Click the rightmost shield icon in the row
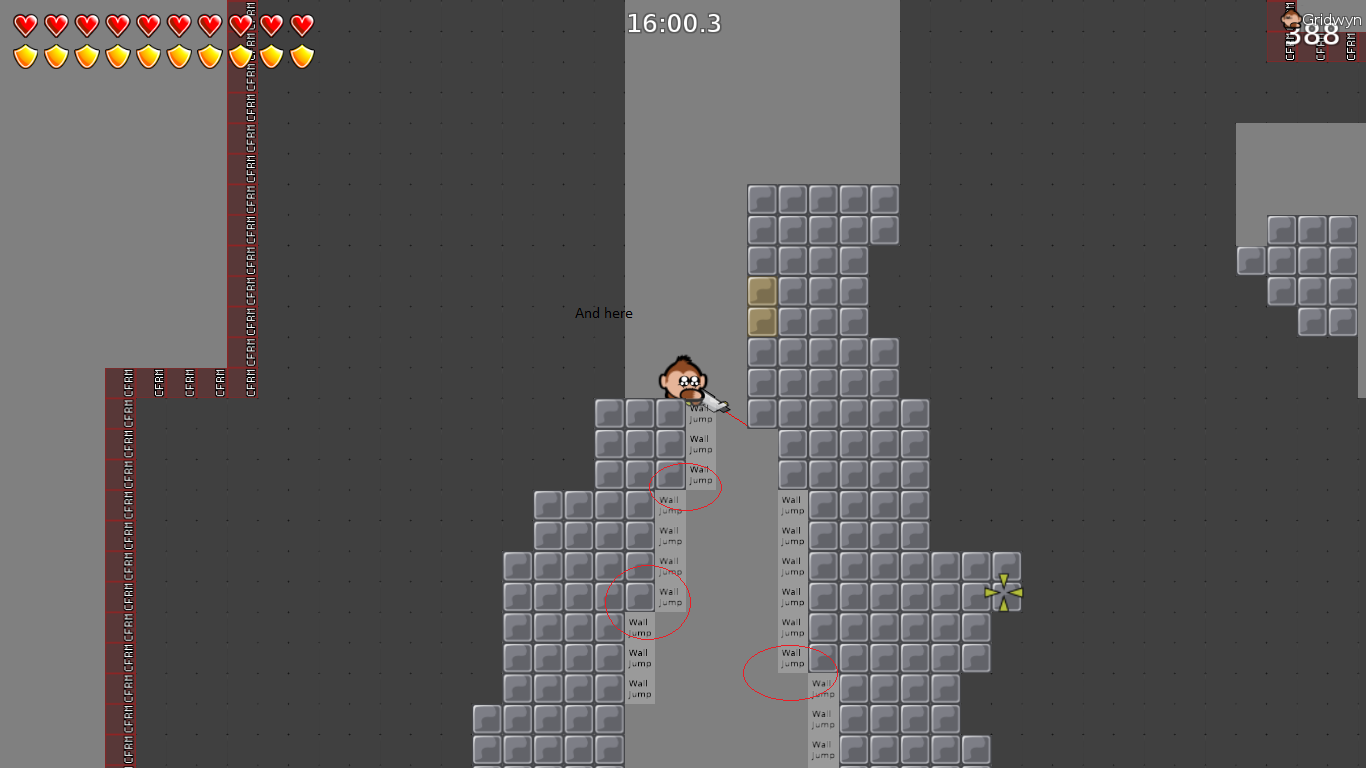This screenshot has width=1366, height=768. pos(300,55)
